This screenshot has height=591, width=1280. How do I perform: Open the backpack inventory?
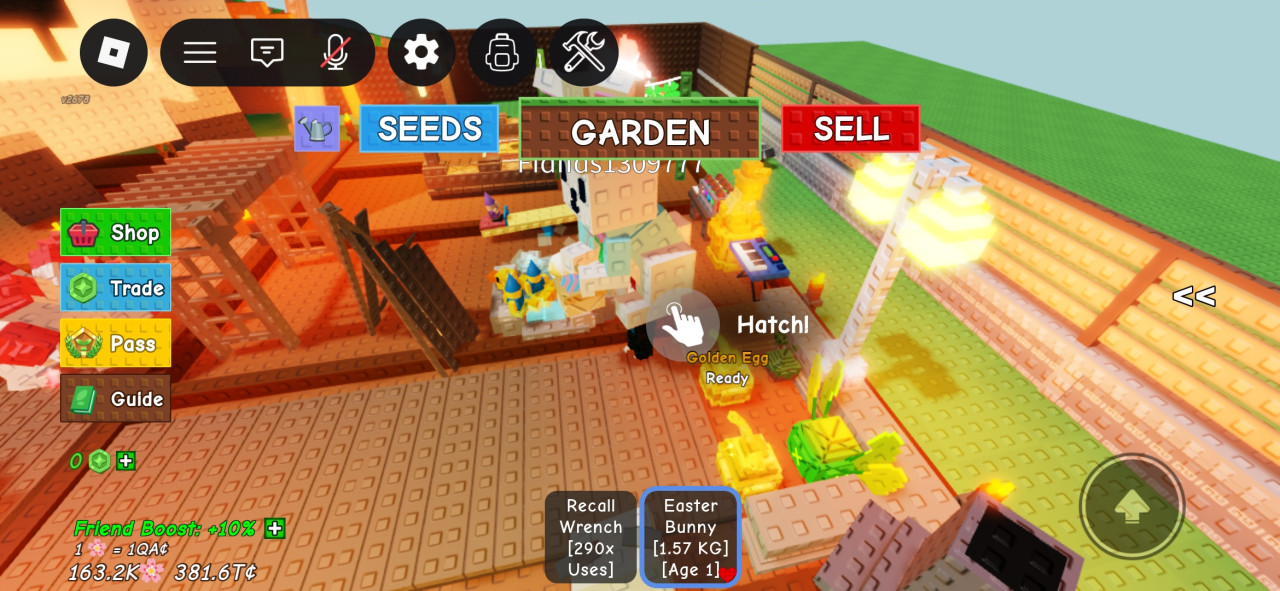click(x=502, y=52)
